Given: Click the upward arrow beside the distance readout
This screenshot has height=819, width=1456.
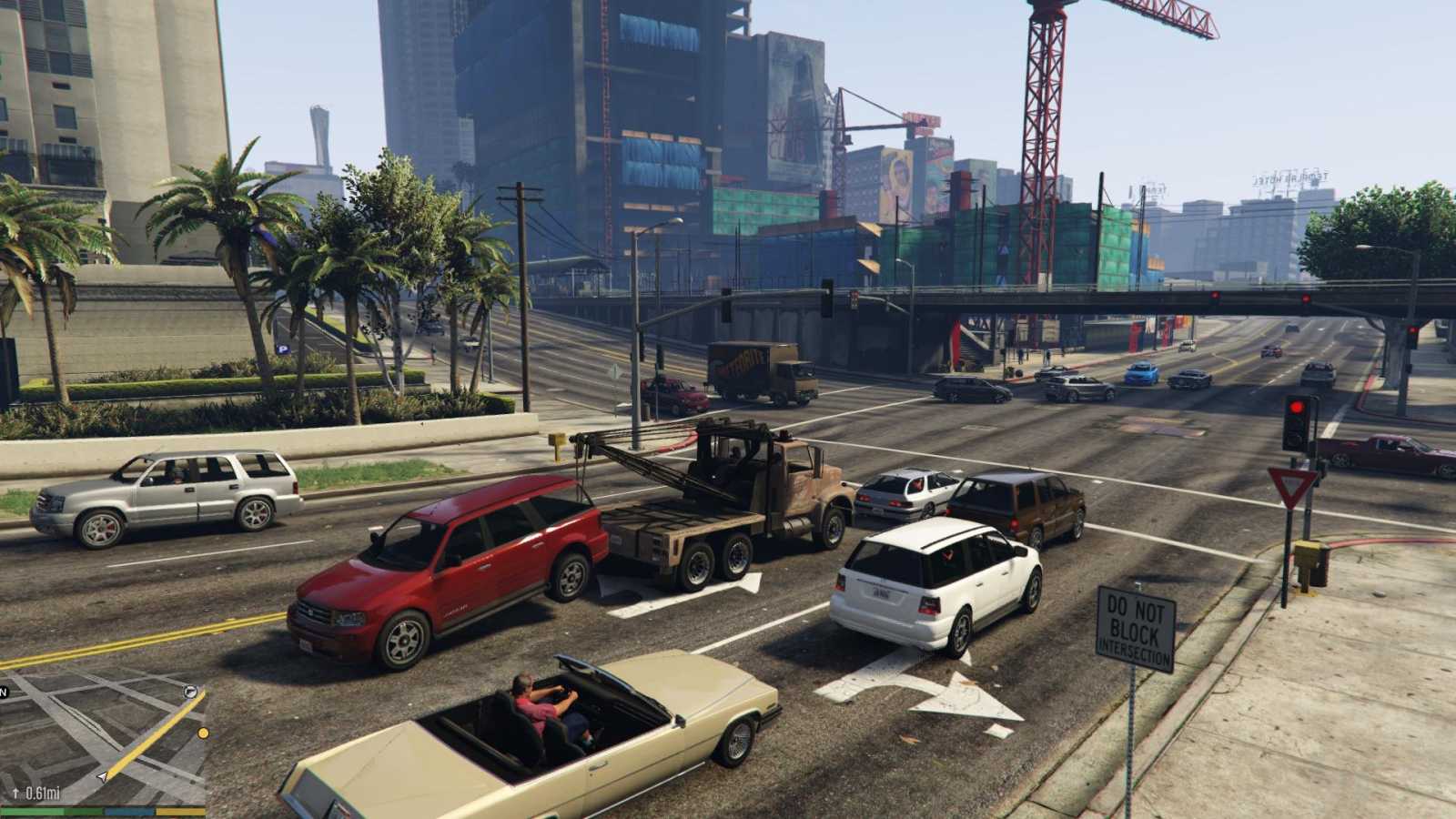Looking at the screenshot, I should point(15,793).
